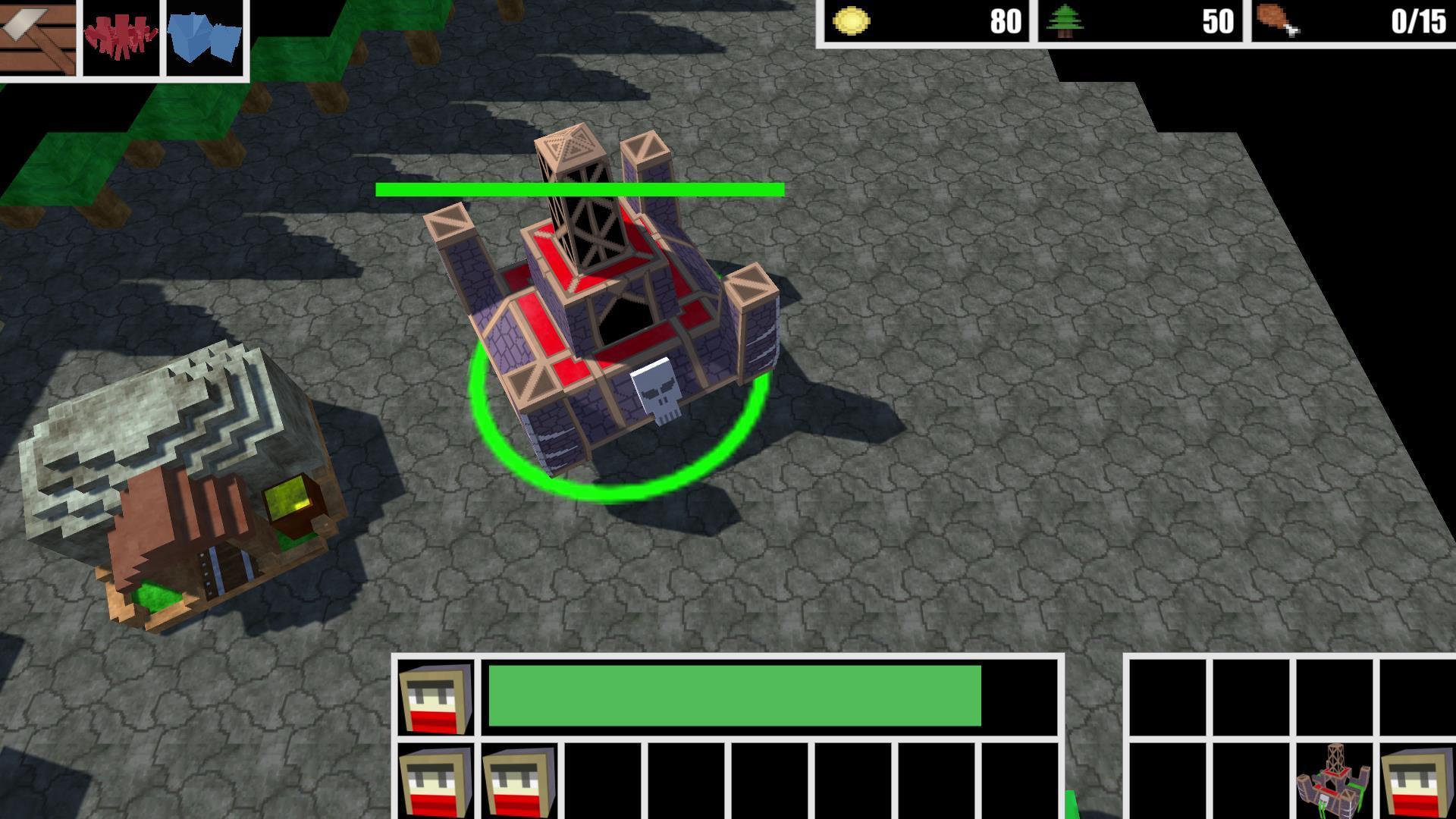Open the red units selection panel icon

[x=121, y=38]
